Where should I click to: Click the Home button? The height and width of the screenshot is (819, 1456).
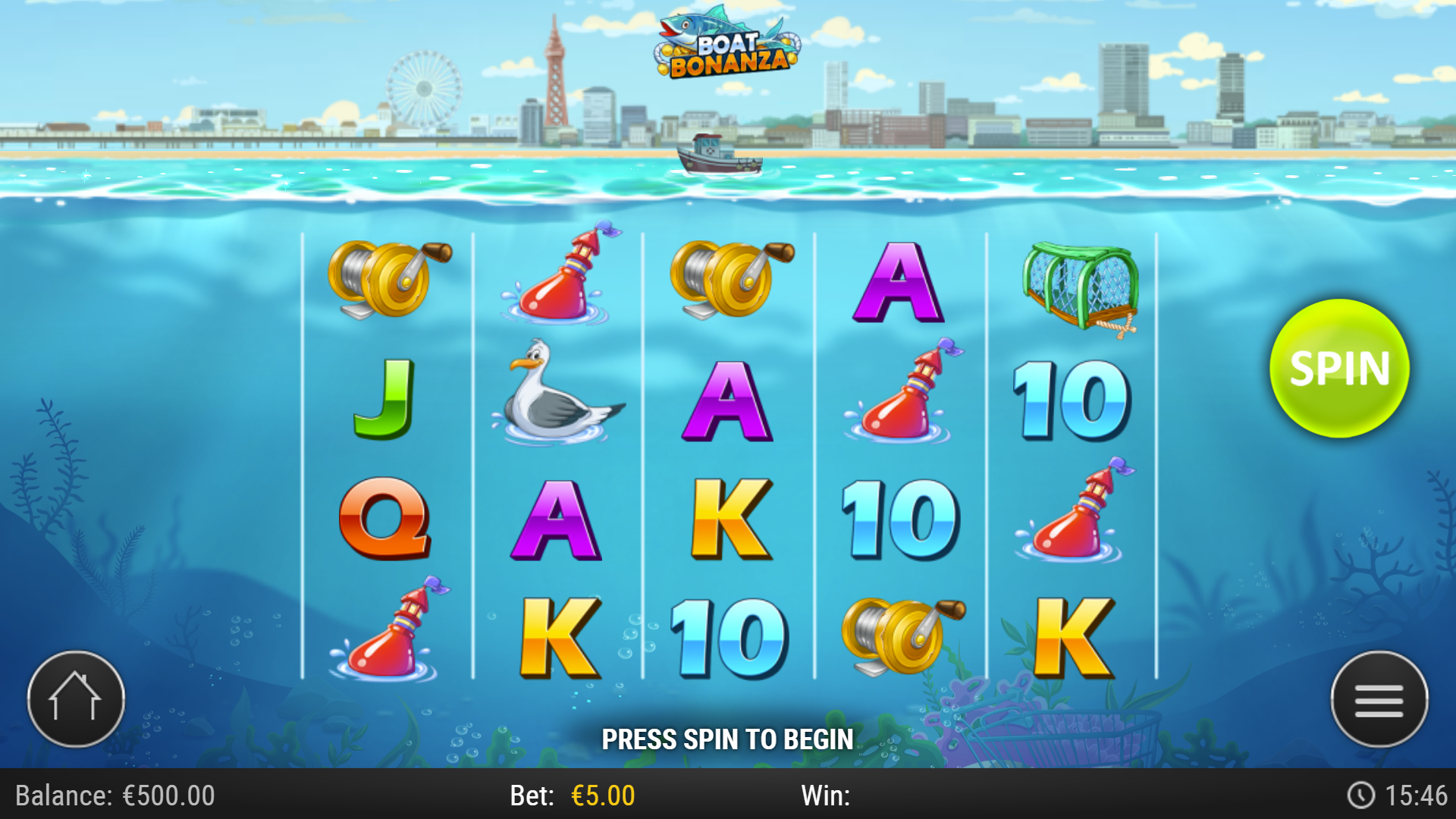click(76, 699)
